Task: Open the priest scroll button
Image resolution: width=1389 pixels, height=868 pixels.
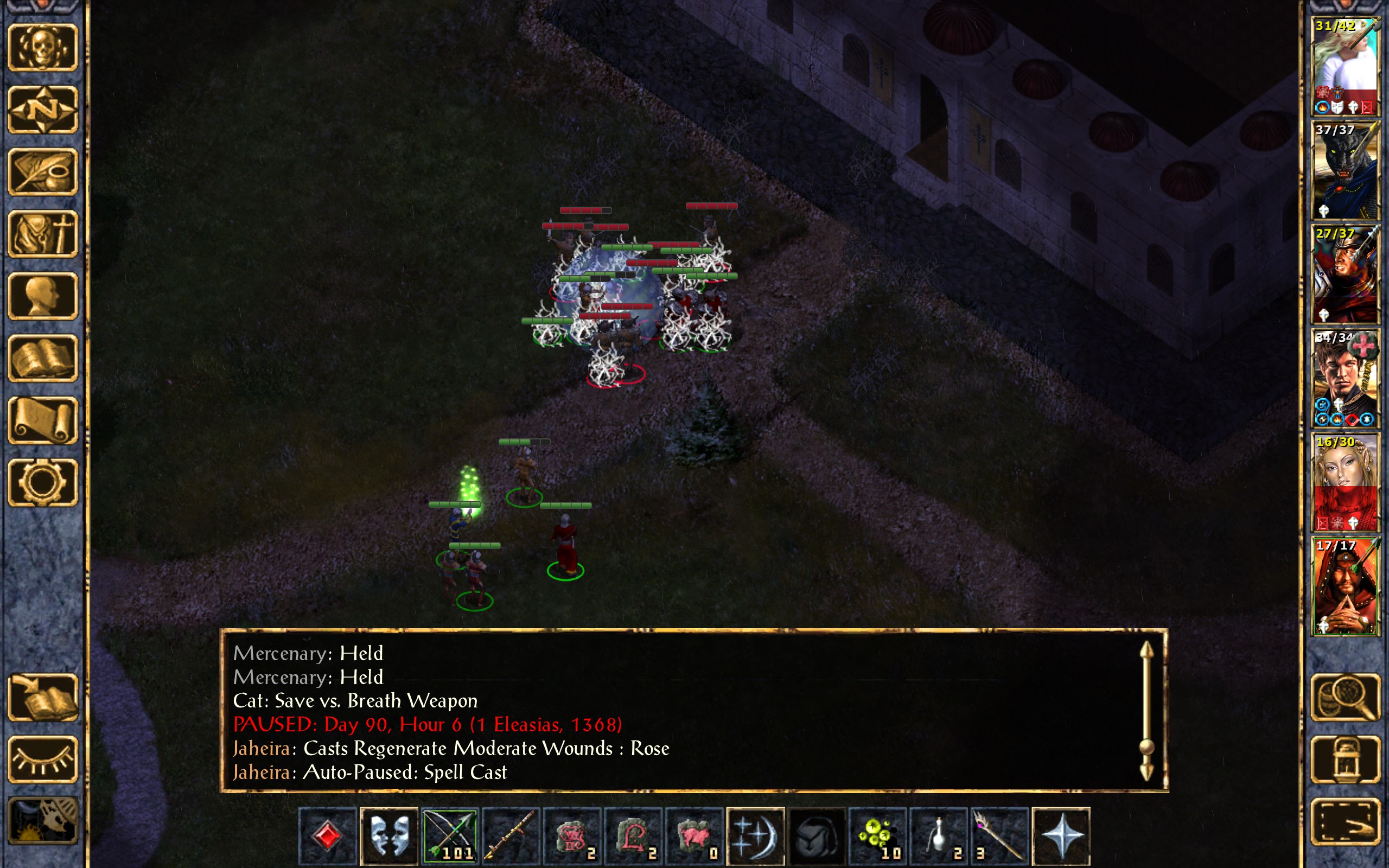Action: coord(42,420)
